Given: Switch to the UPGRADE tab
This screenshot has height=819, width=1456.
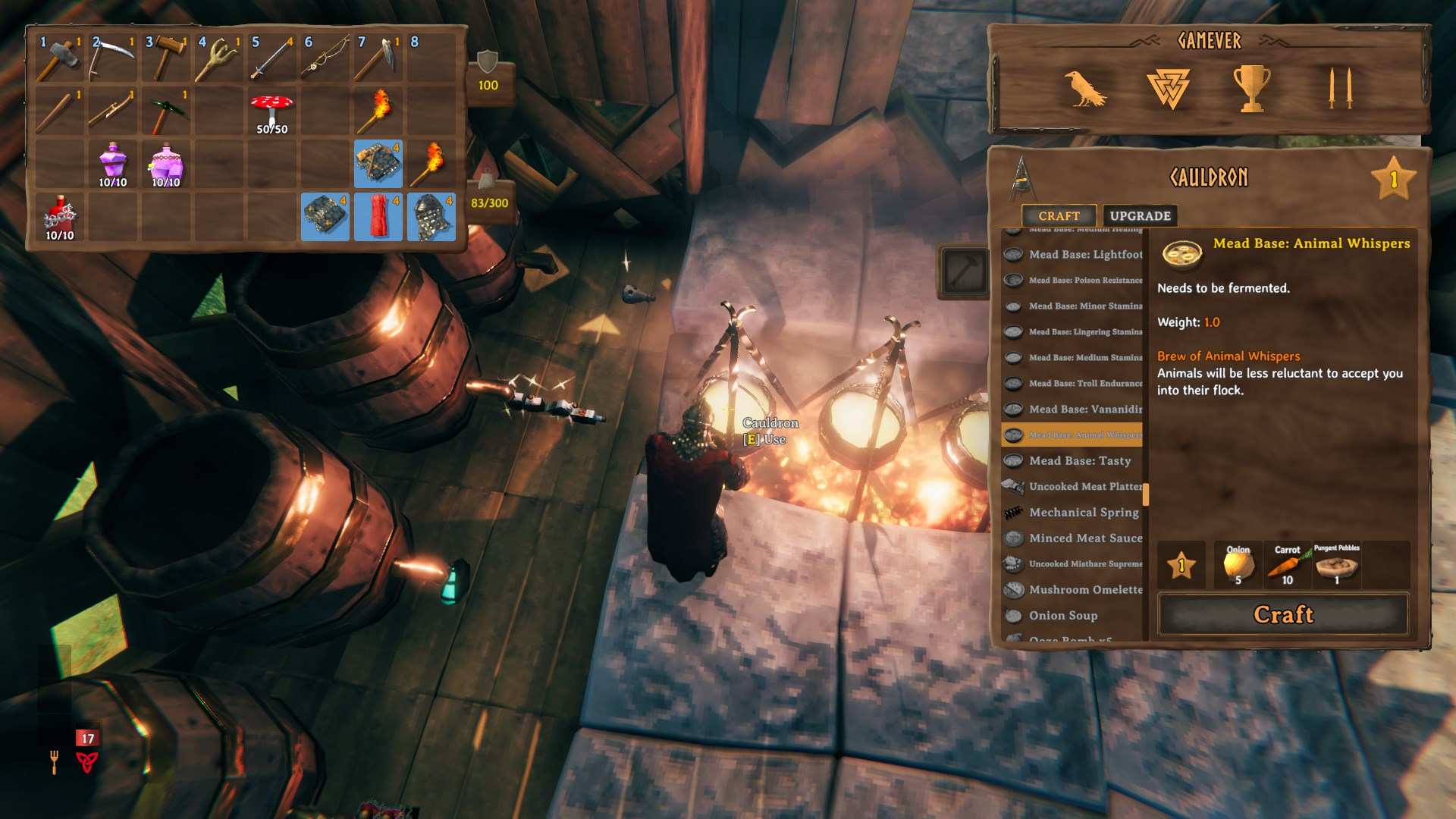Looking at the screenshot, I should tap(1139, 215).
